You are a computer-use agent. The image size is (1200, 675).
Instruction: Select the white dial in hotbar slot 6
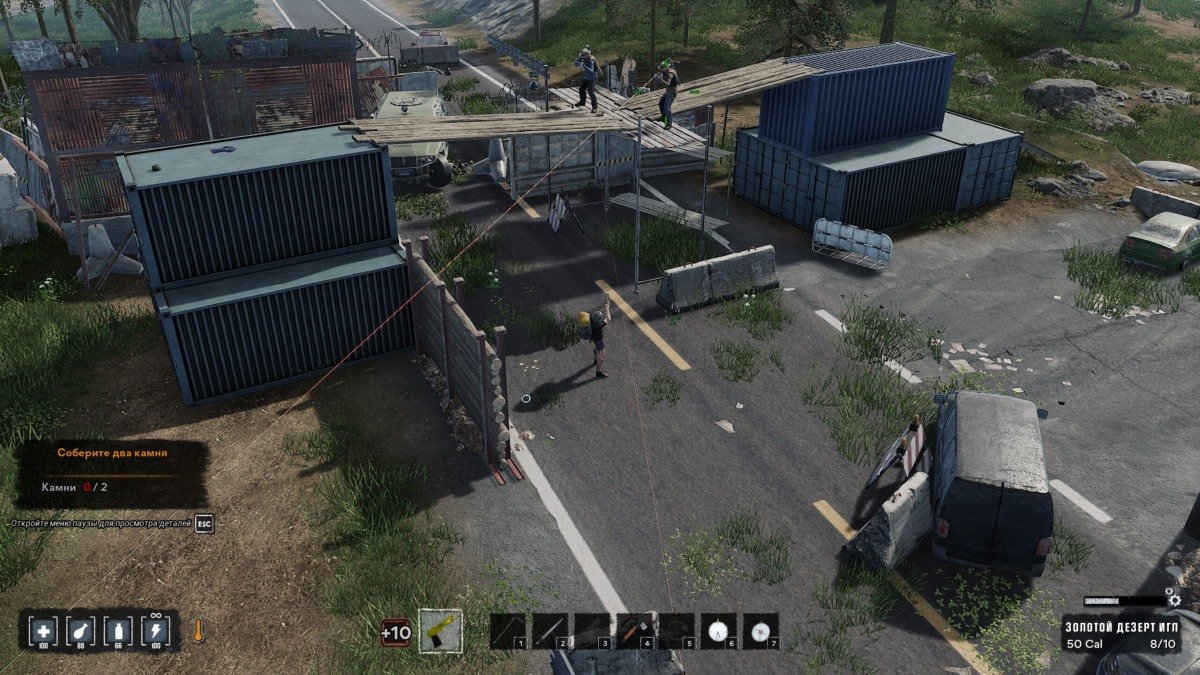pyautogui.click(x=718, y=631)
